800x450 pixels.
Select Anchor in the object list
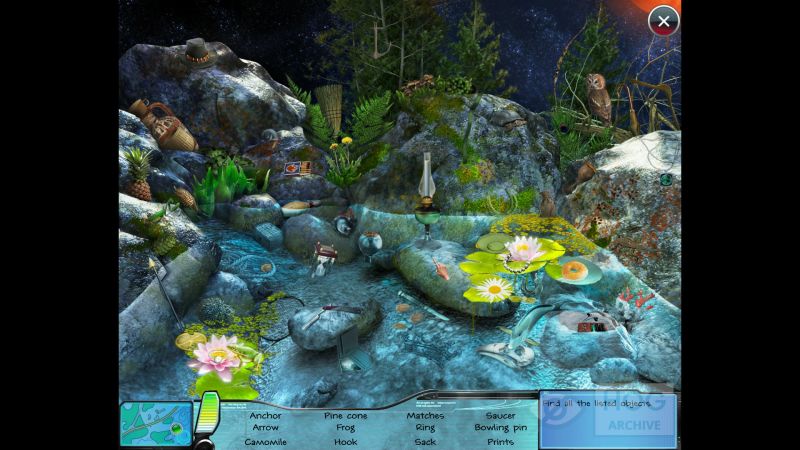[x=266, y=415]
